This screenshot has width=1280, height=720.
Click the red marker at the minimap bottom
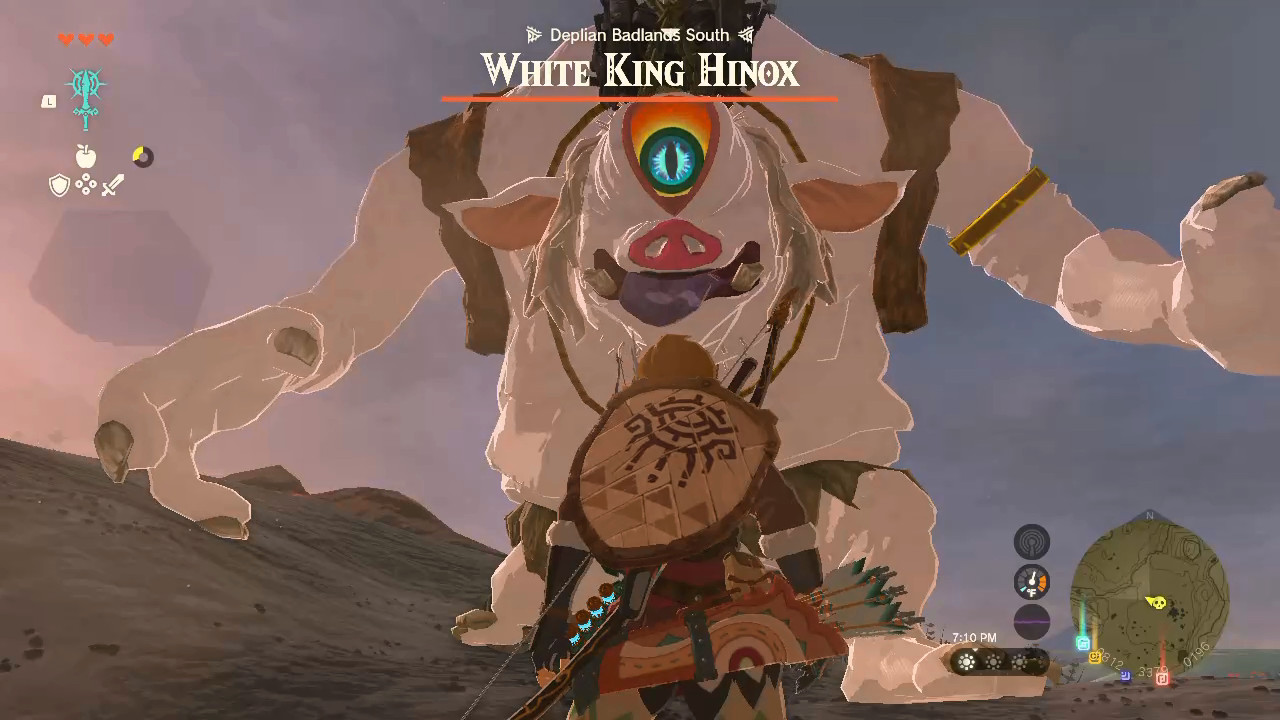1162,678
